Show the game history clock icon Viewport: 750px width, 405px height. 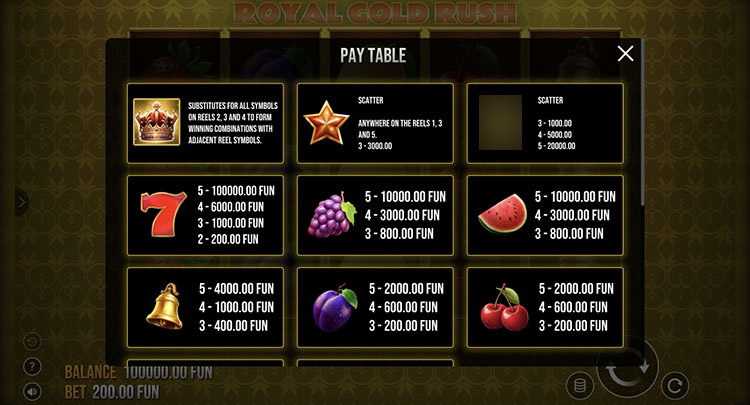click(x=32, y=342)
